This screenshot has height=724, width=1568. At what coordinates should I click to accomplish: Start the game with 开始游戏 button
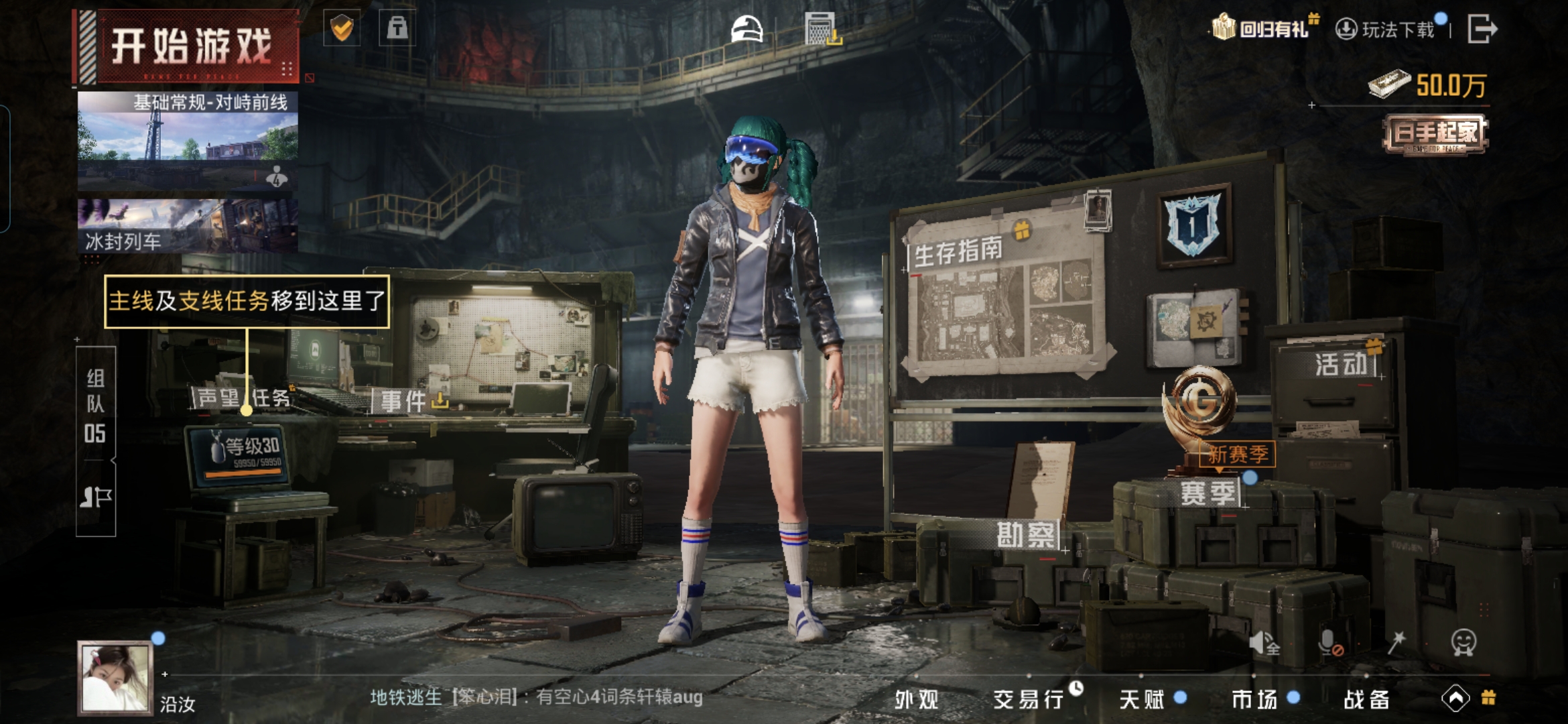tap(191, 47)
